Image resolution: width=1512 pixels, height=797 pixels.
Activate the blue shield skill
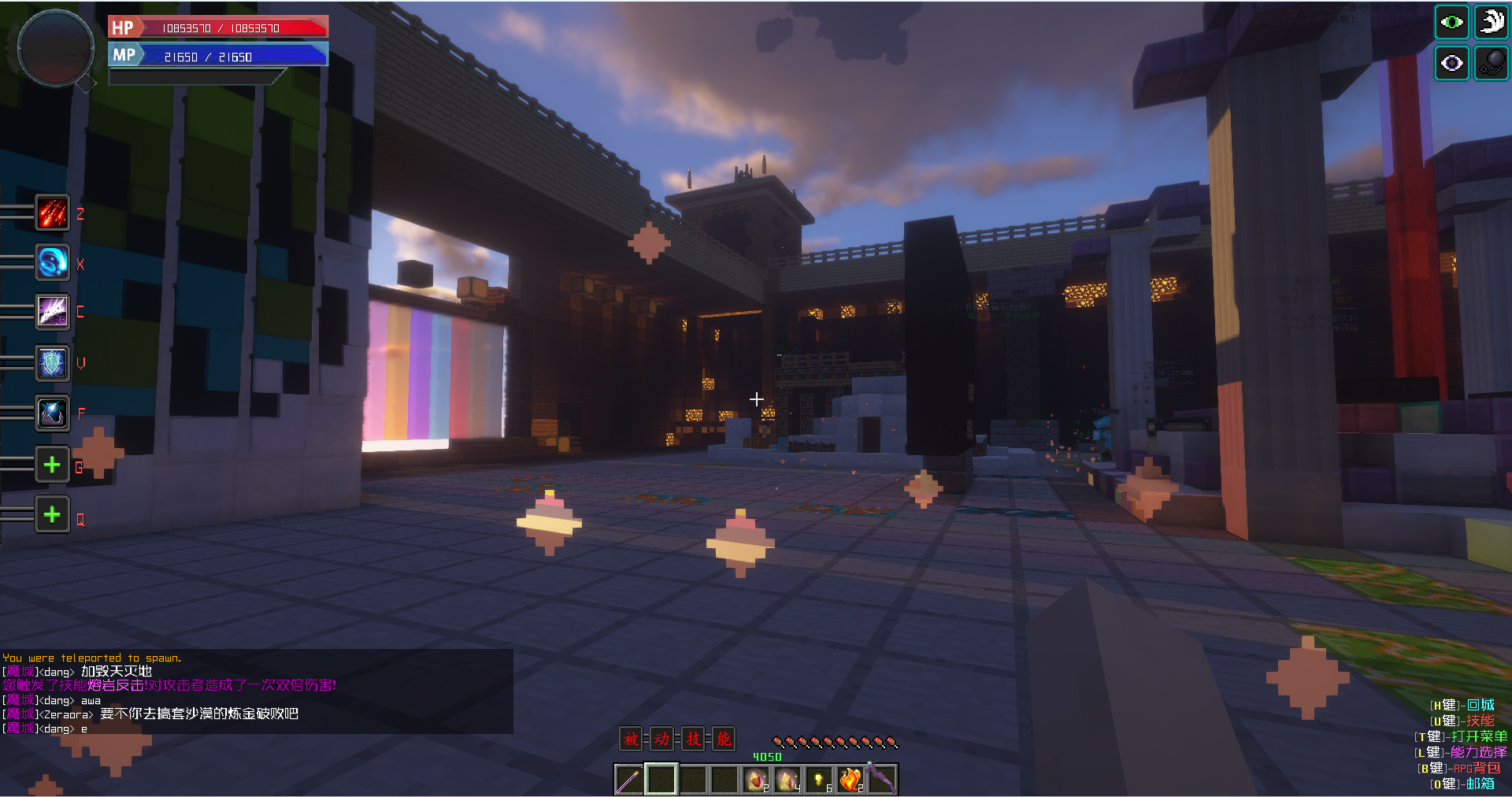53,363
